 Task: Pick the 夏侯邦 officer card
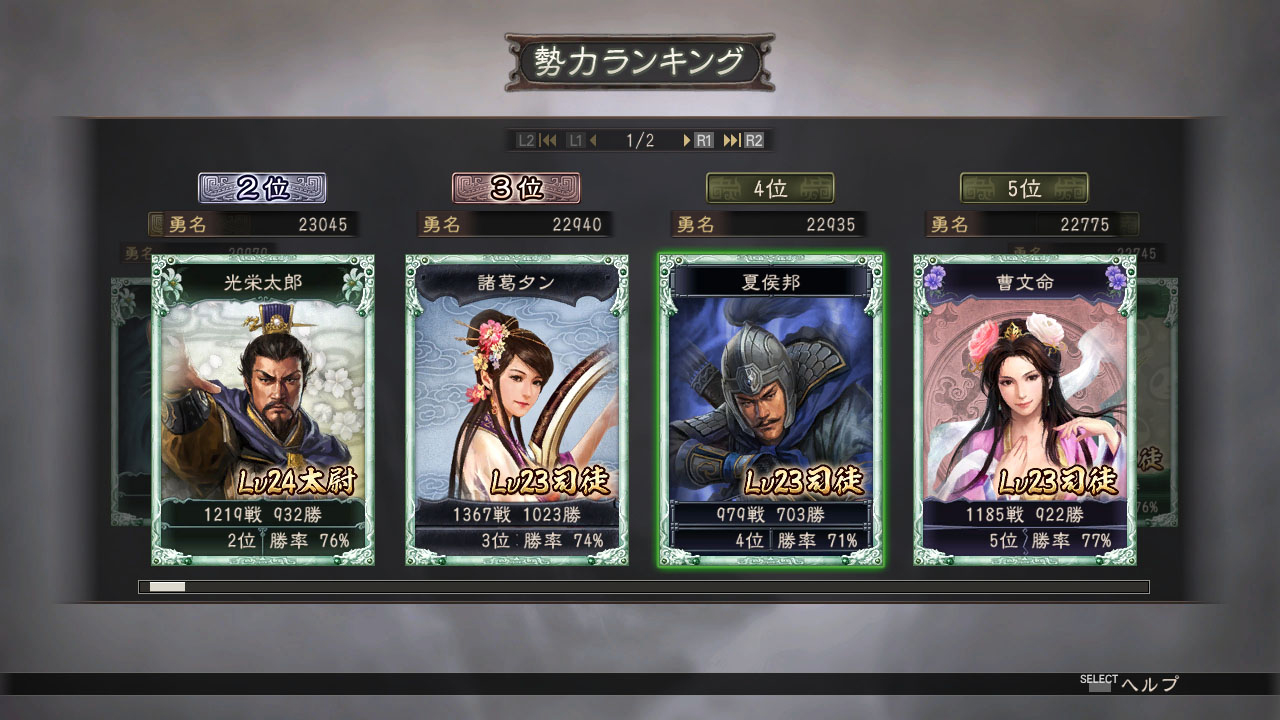(770, 410)
